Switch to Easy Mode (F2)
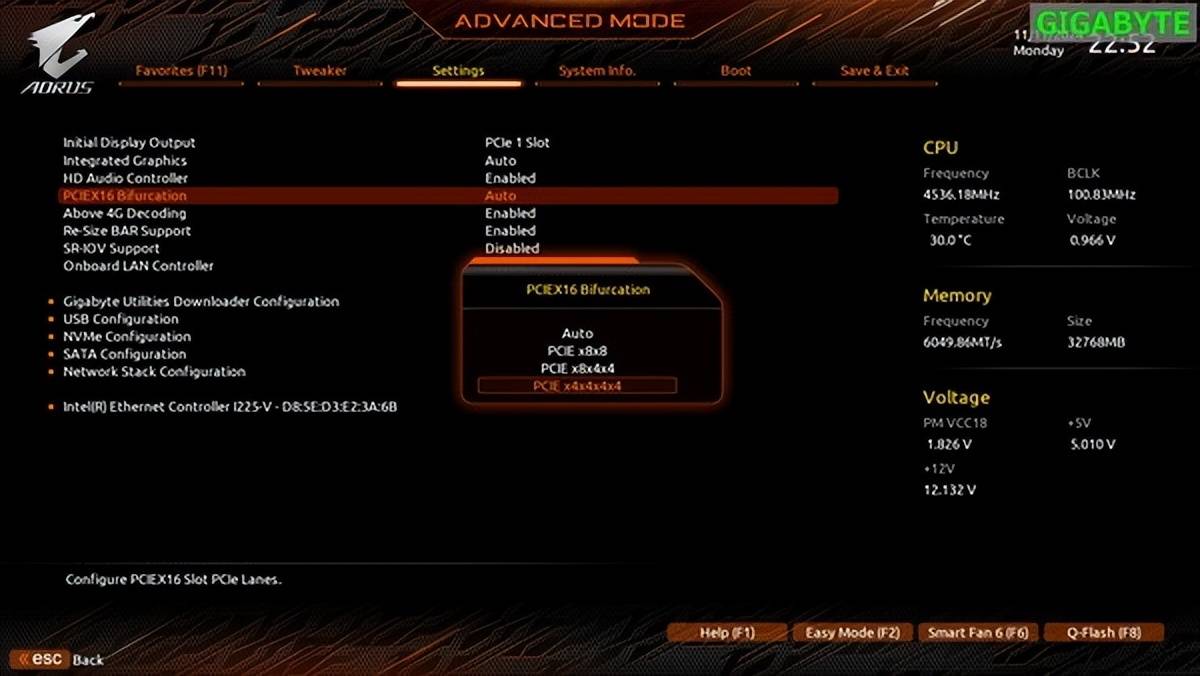 click(x=852, y=633)
